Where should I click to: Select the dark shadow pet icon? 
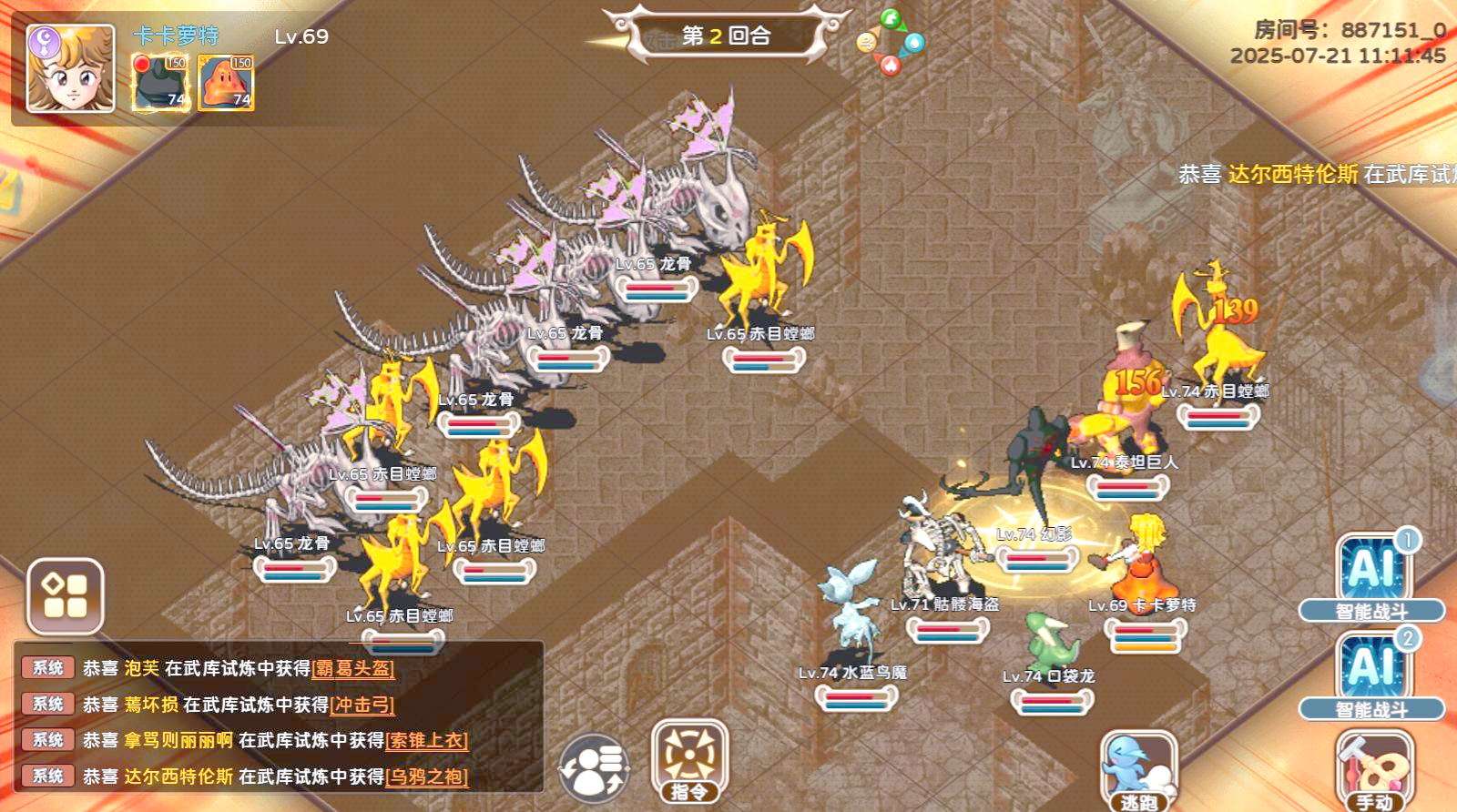[161, 82]
